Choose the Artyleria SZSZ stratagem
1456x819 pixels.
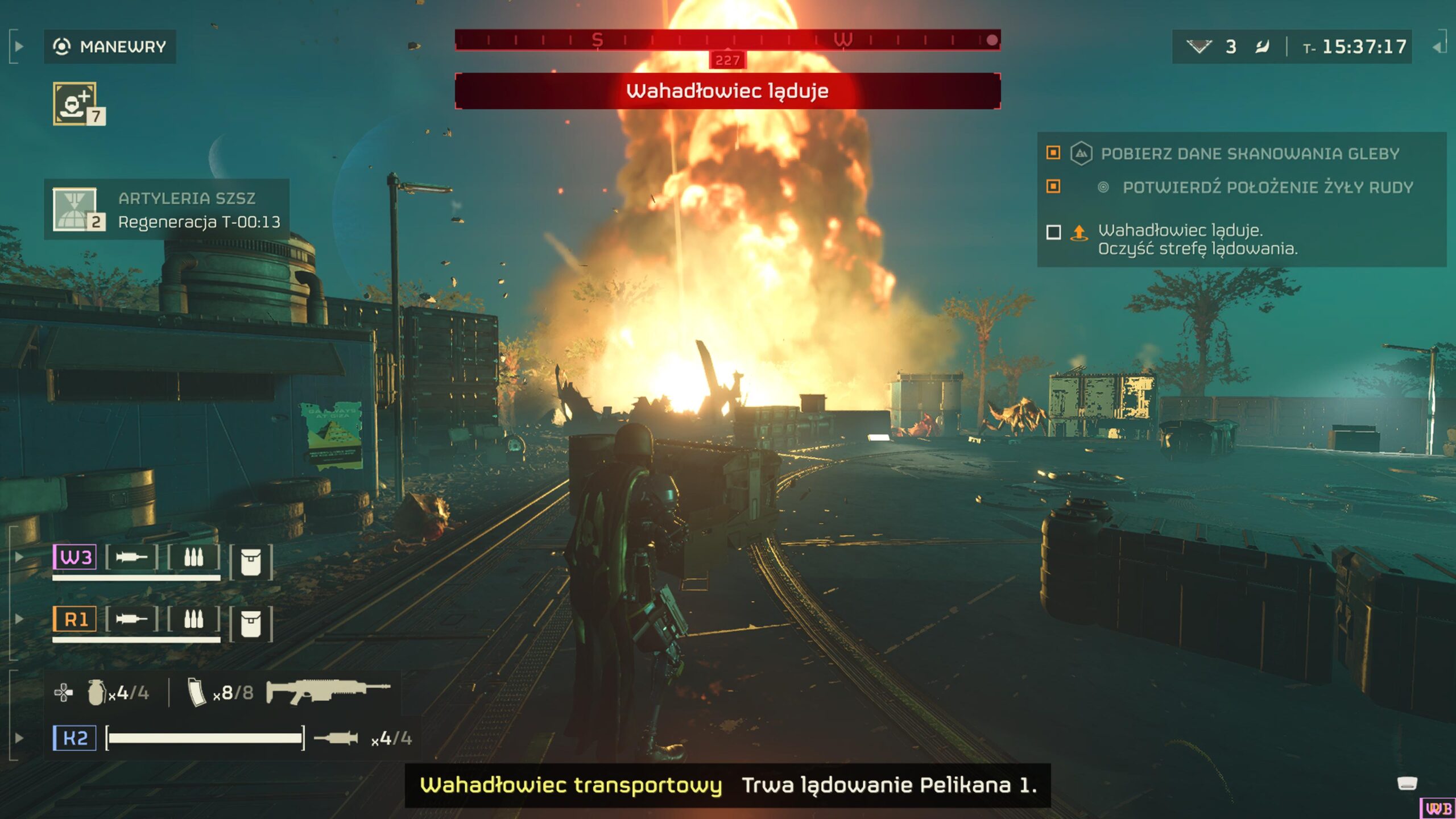(75, 209)
